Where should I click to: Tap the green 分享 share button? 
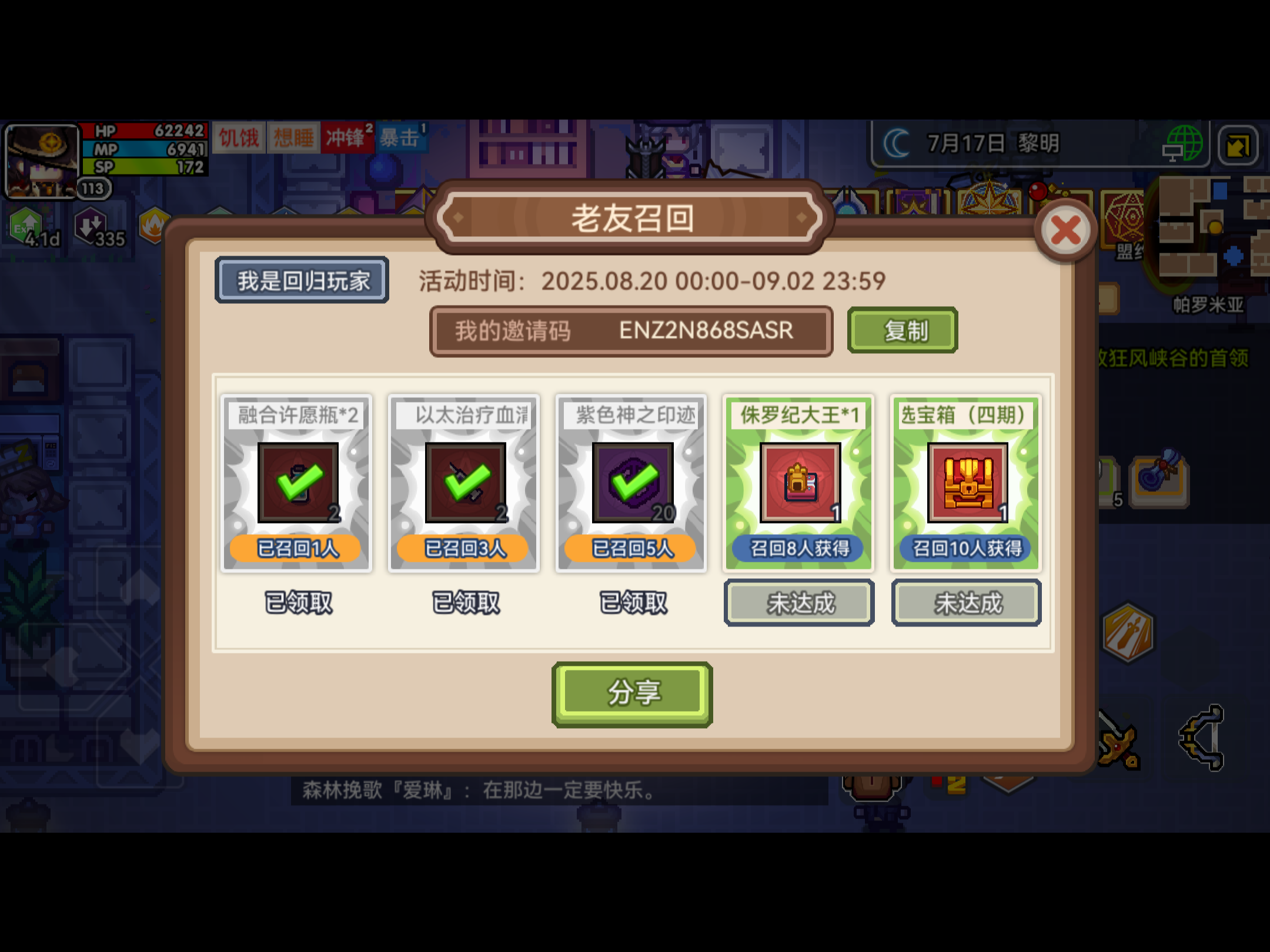632,692
